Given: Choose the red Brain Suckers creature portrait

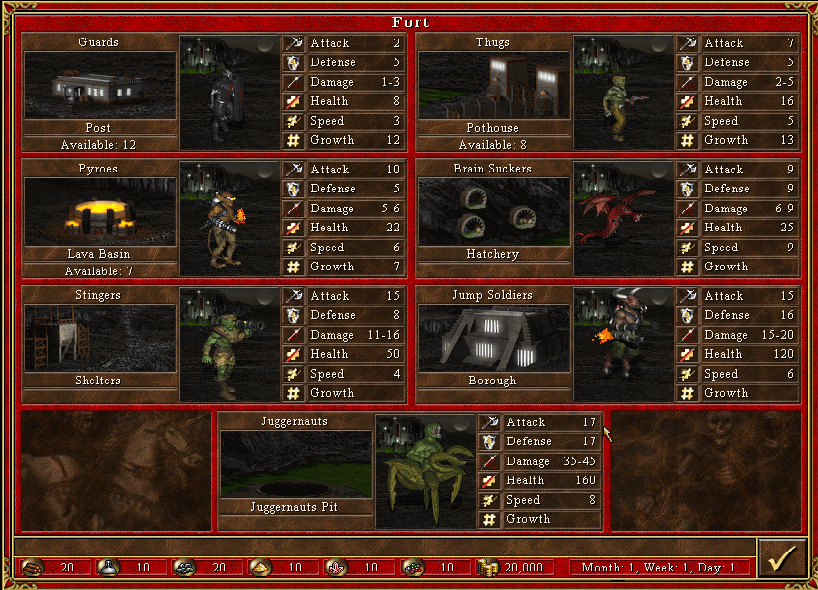Looking at the screenshot, I should pyautogui.click(x=623, y=217).
